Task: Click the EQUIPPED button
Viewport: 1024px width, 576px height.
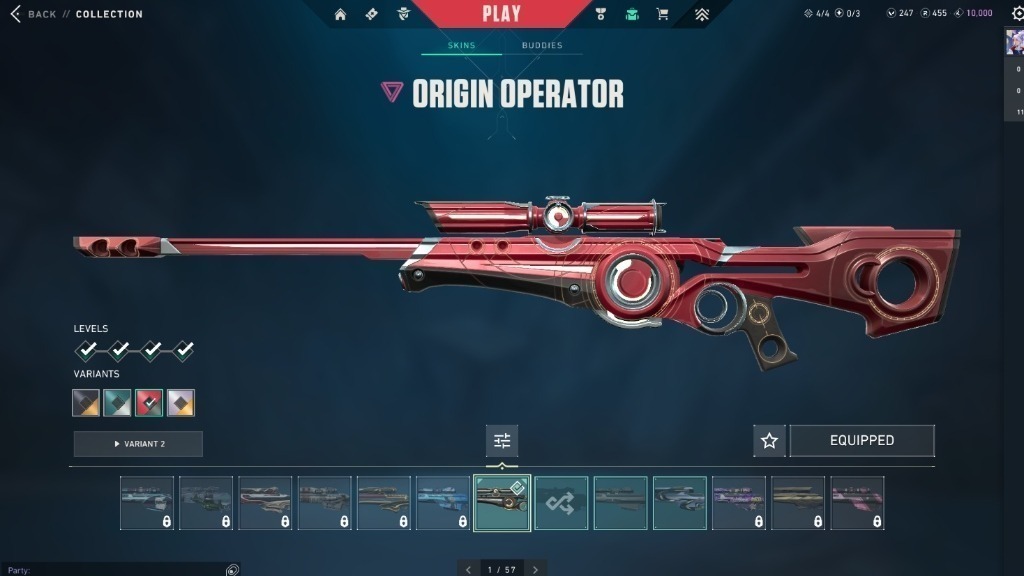Action: click(862, 441)
